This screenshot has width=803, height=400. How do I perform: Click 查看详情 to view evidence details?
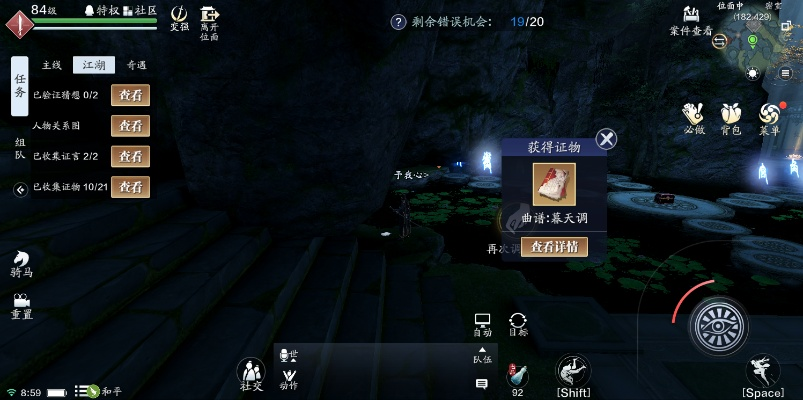coord(554,247)
